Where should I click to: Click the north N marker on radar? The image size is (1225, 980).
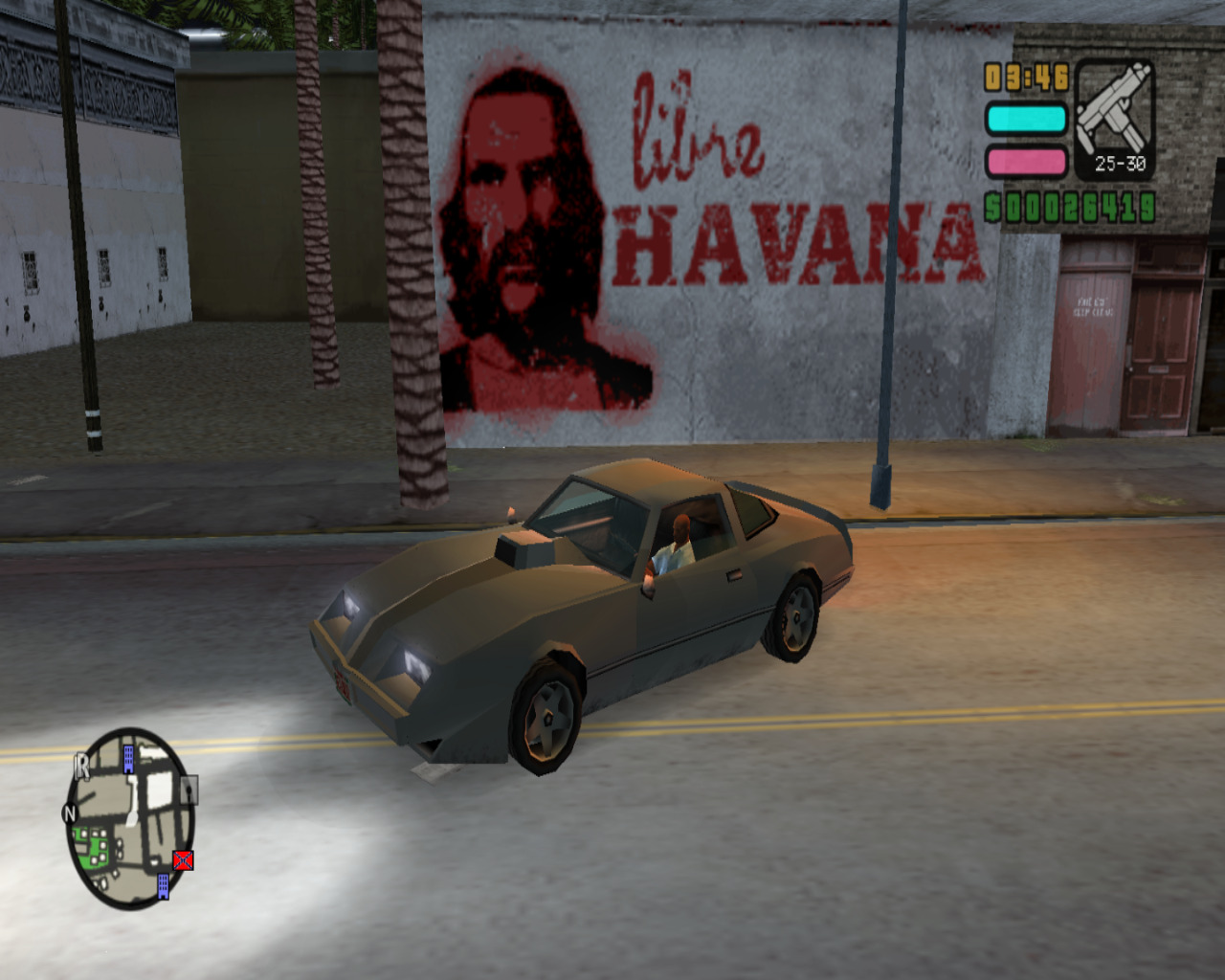(x=69, y=813)
